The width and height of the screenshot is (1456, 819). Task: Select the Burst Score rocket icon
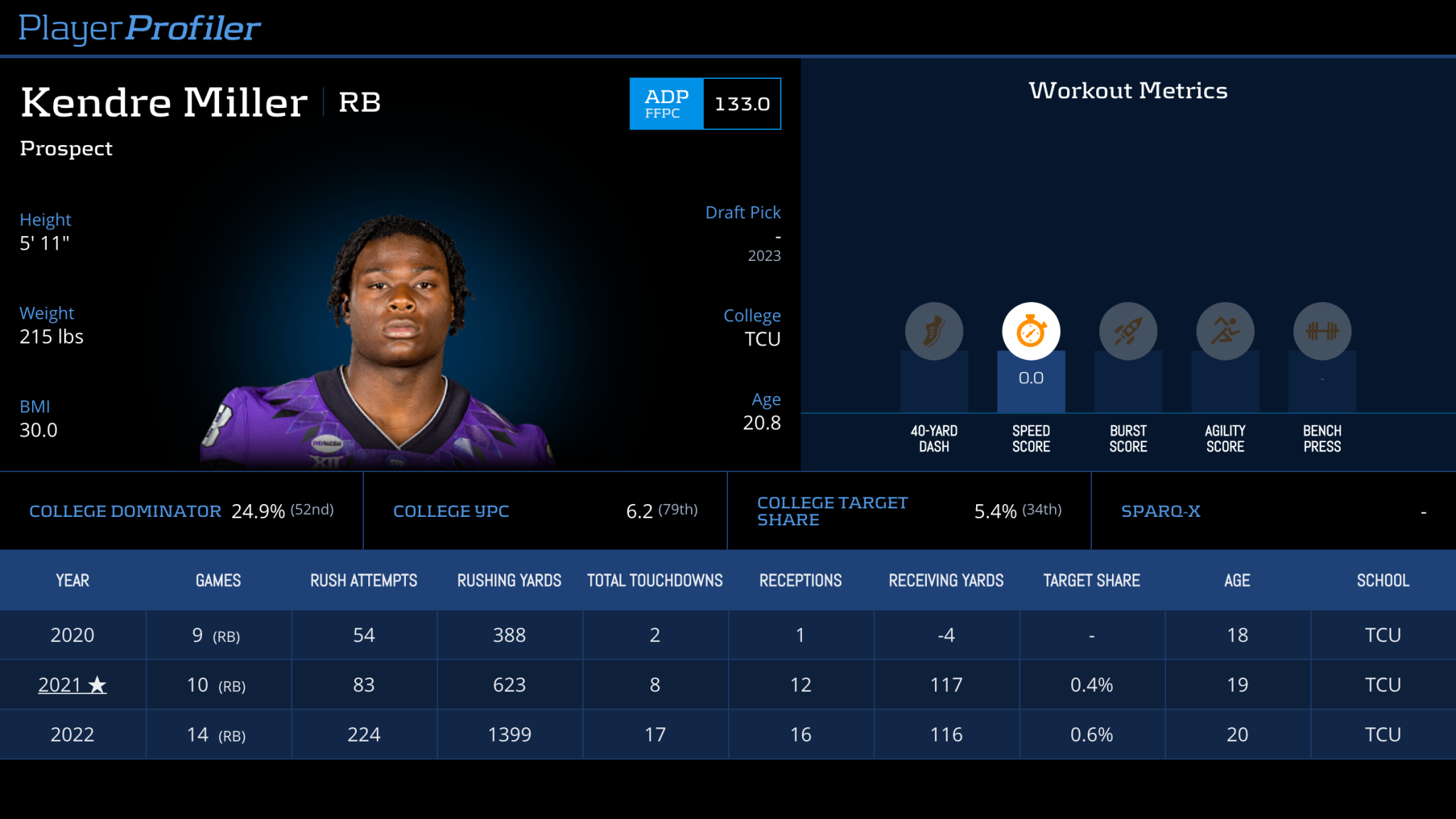tap(1128, 331)
